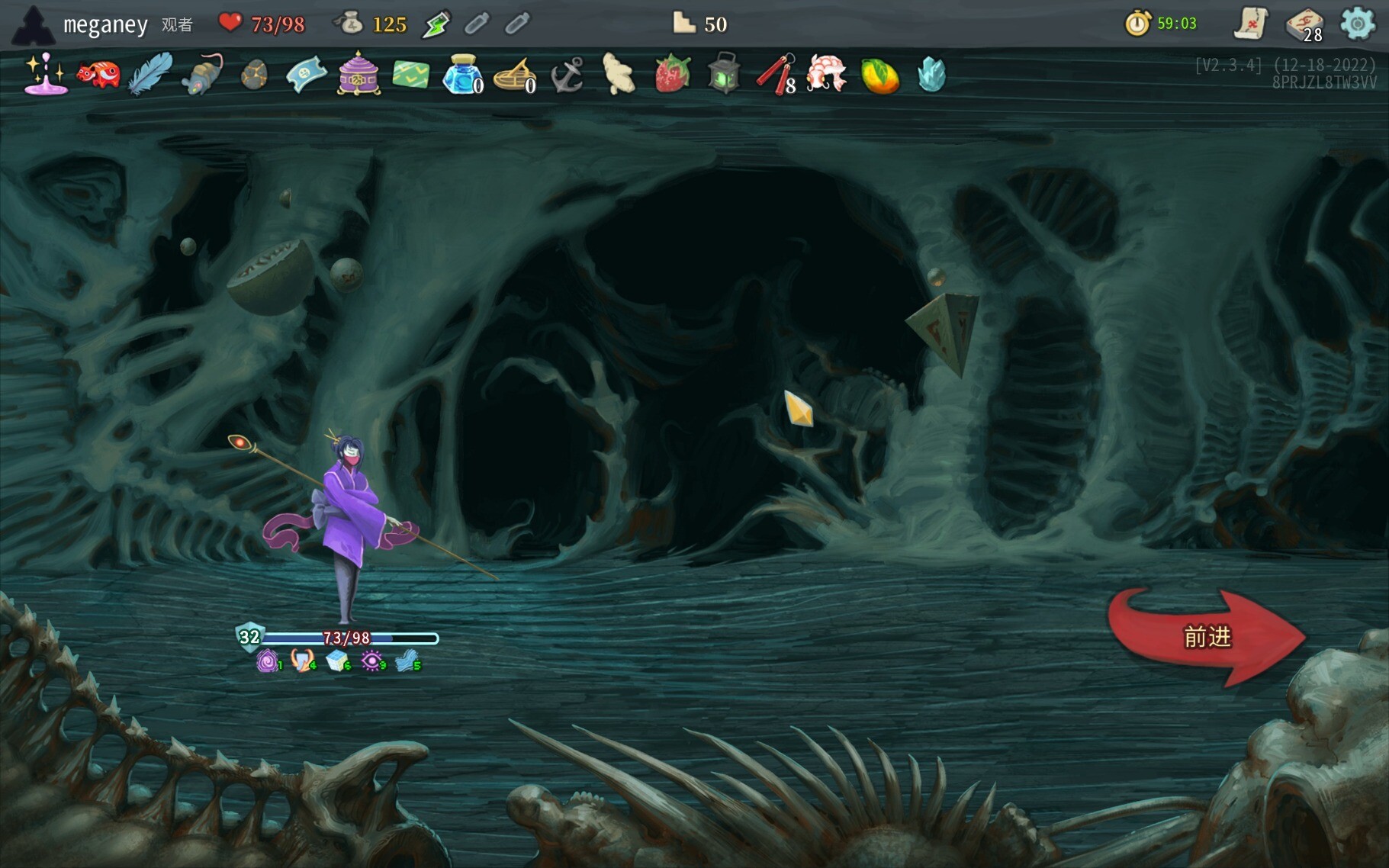Check the gray mouse relic
The image size is (1389, 868).
pos(202,76)
